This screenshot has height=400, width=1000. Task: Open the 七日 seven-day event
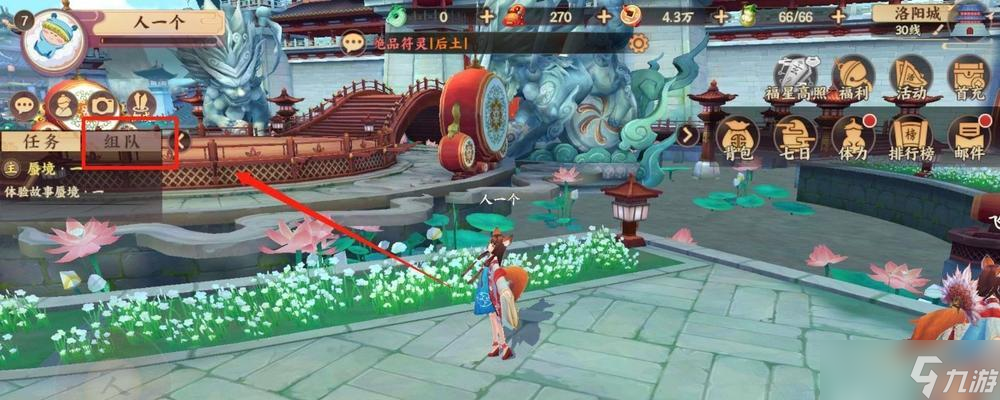coord(795,137)
